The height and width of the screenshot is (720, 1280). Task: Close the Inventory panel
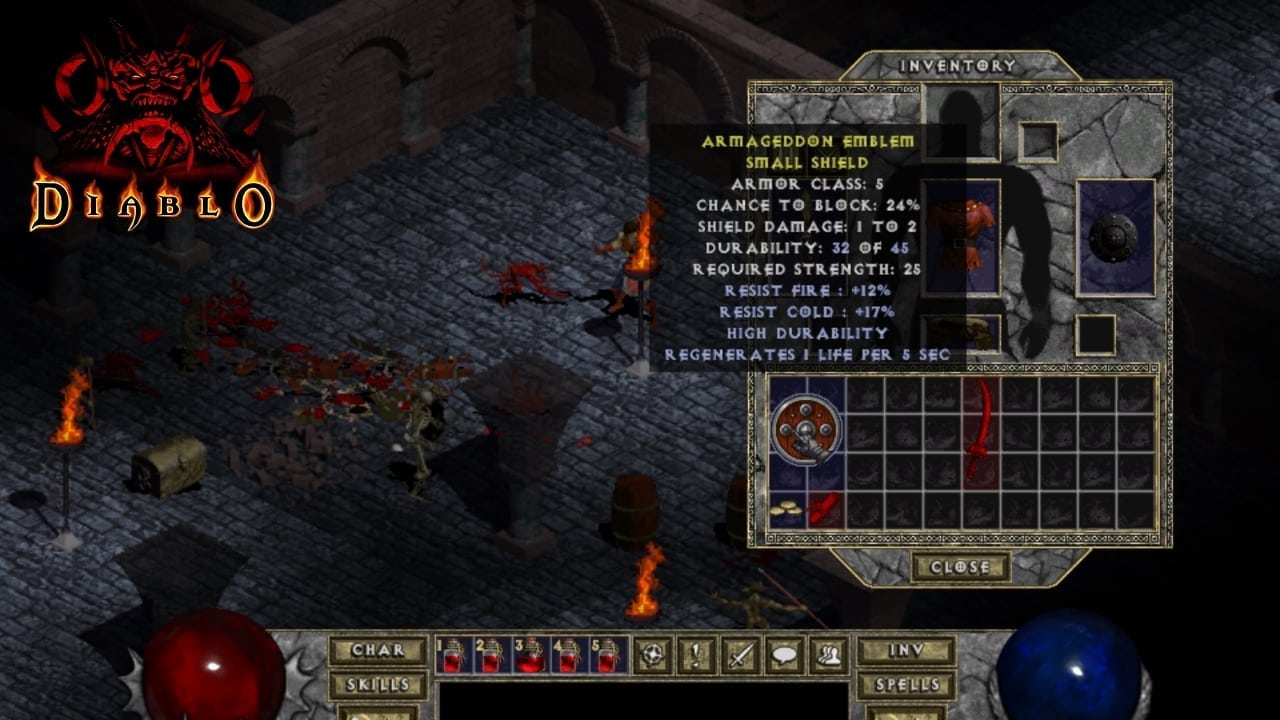click(959, 567)
